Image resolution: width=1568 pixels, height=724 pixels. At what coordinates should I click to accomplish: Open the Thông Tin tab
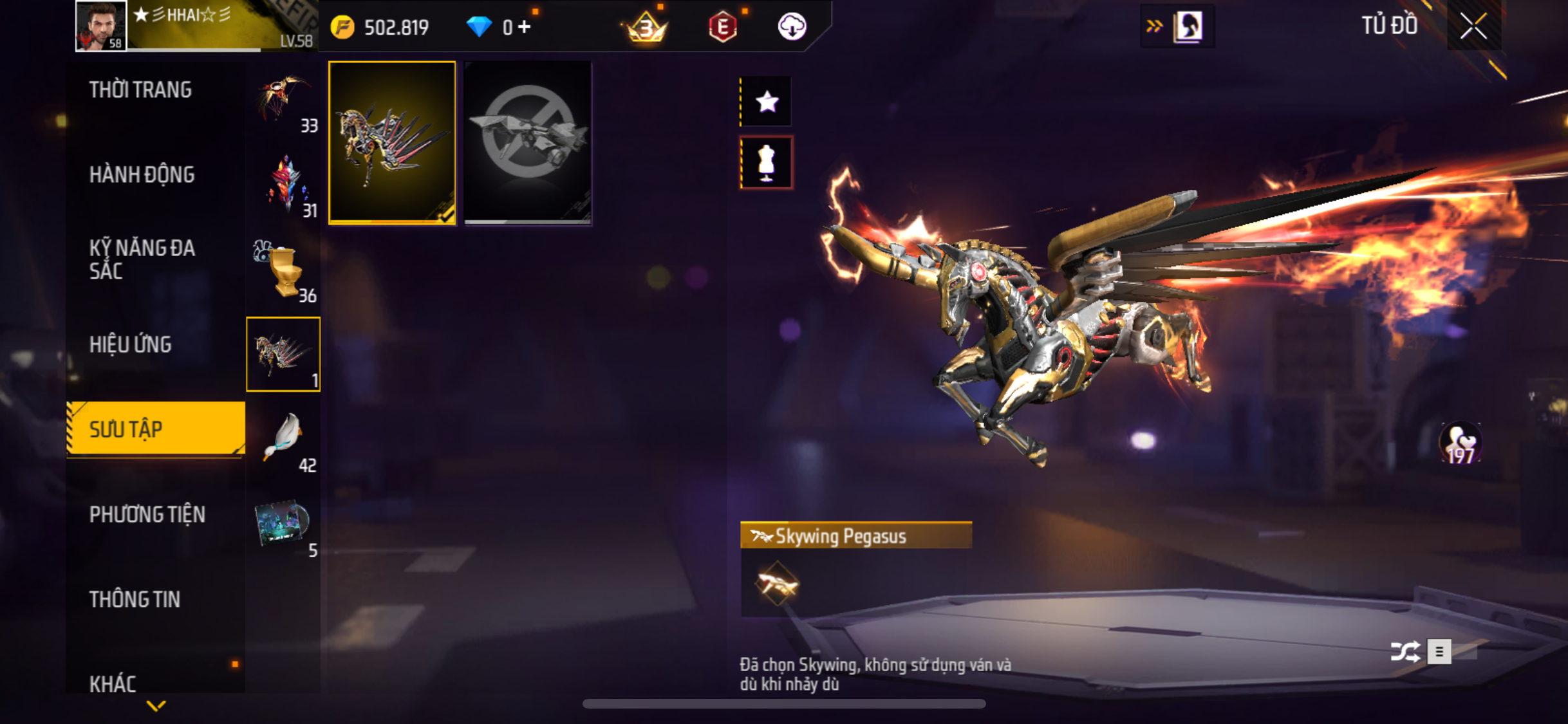point(135,600)
